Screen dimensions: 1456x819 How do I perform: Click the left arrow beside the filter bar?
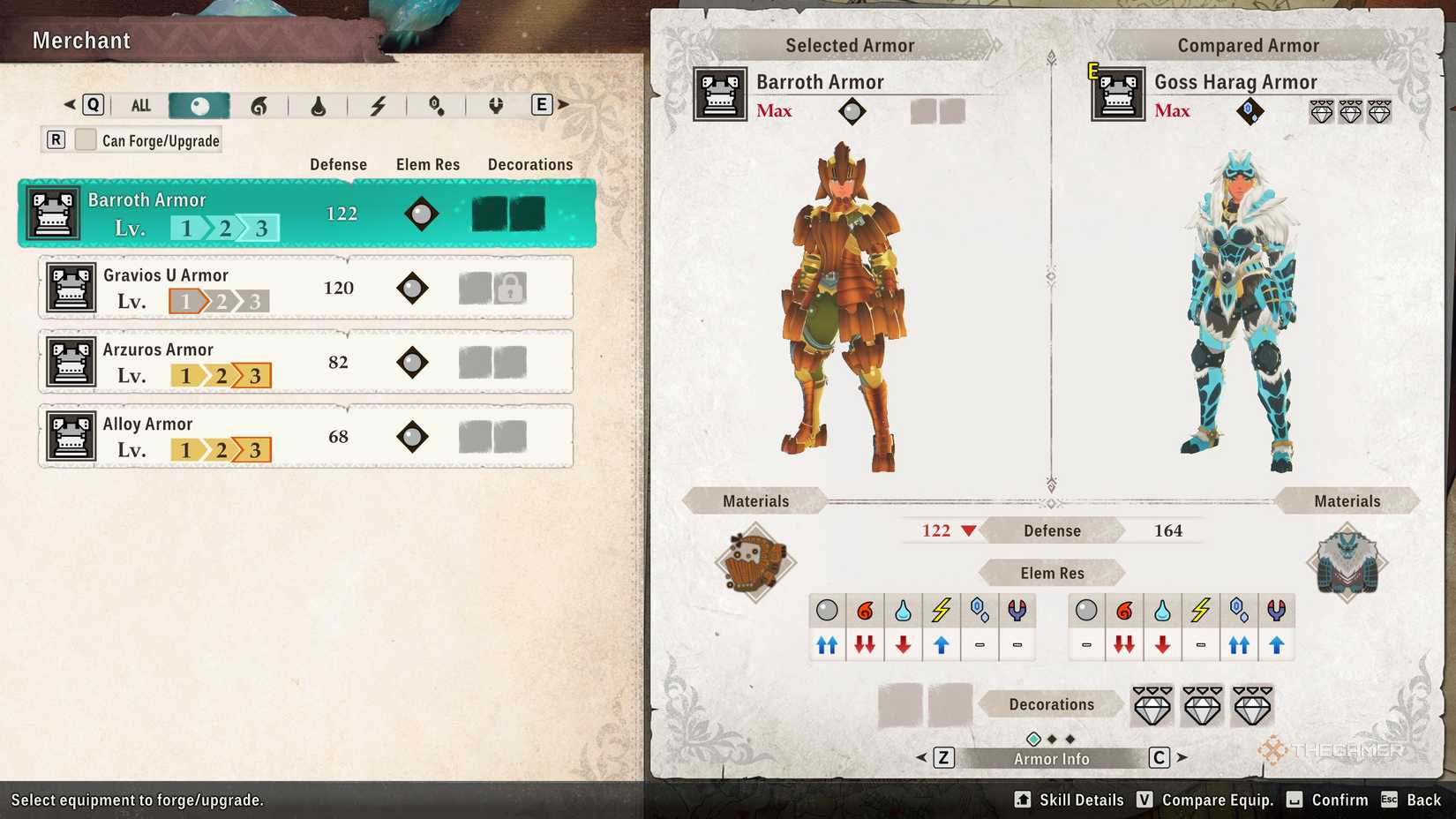click(69, 104)
